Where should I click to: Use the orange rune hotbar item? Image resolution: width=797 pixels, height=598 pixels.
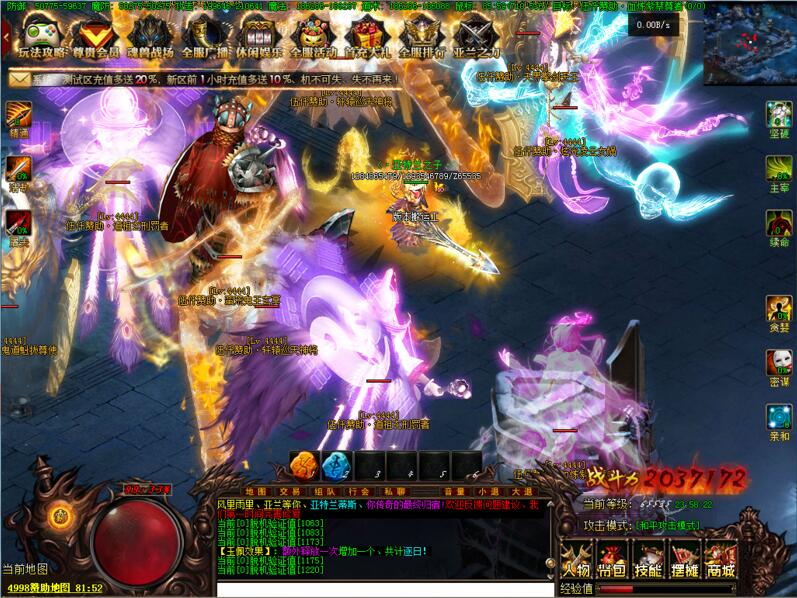click(304, 465)
